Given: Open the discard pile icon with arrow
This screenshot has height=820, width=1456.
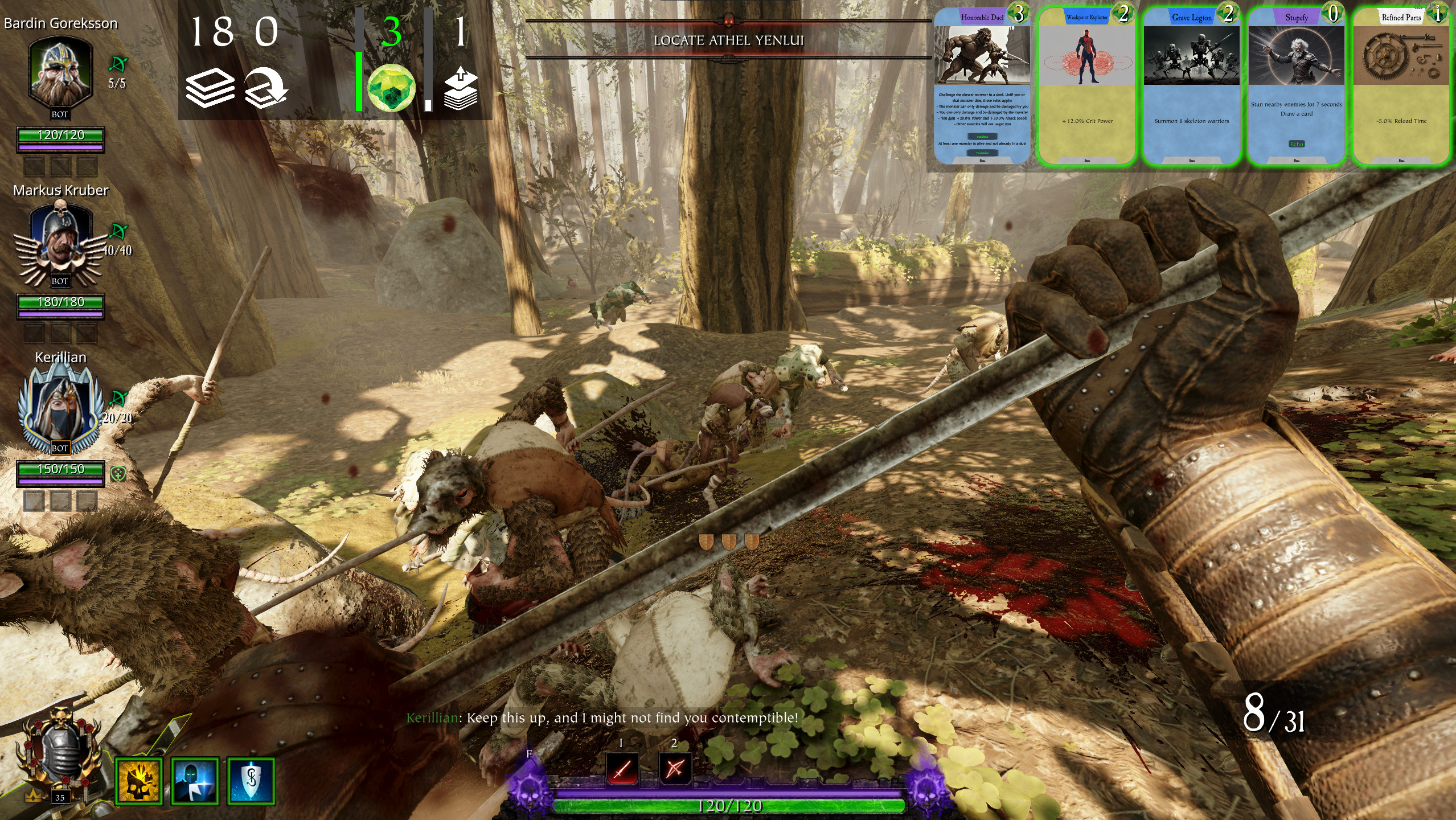Looking at the screenshot, I should click(265, 88).
